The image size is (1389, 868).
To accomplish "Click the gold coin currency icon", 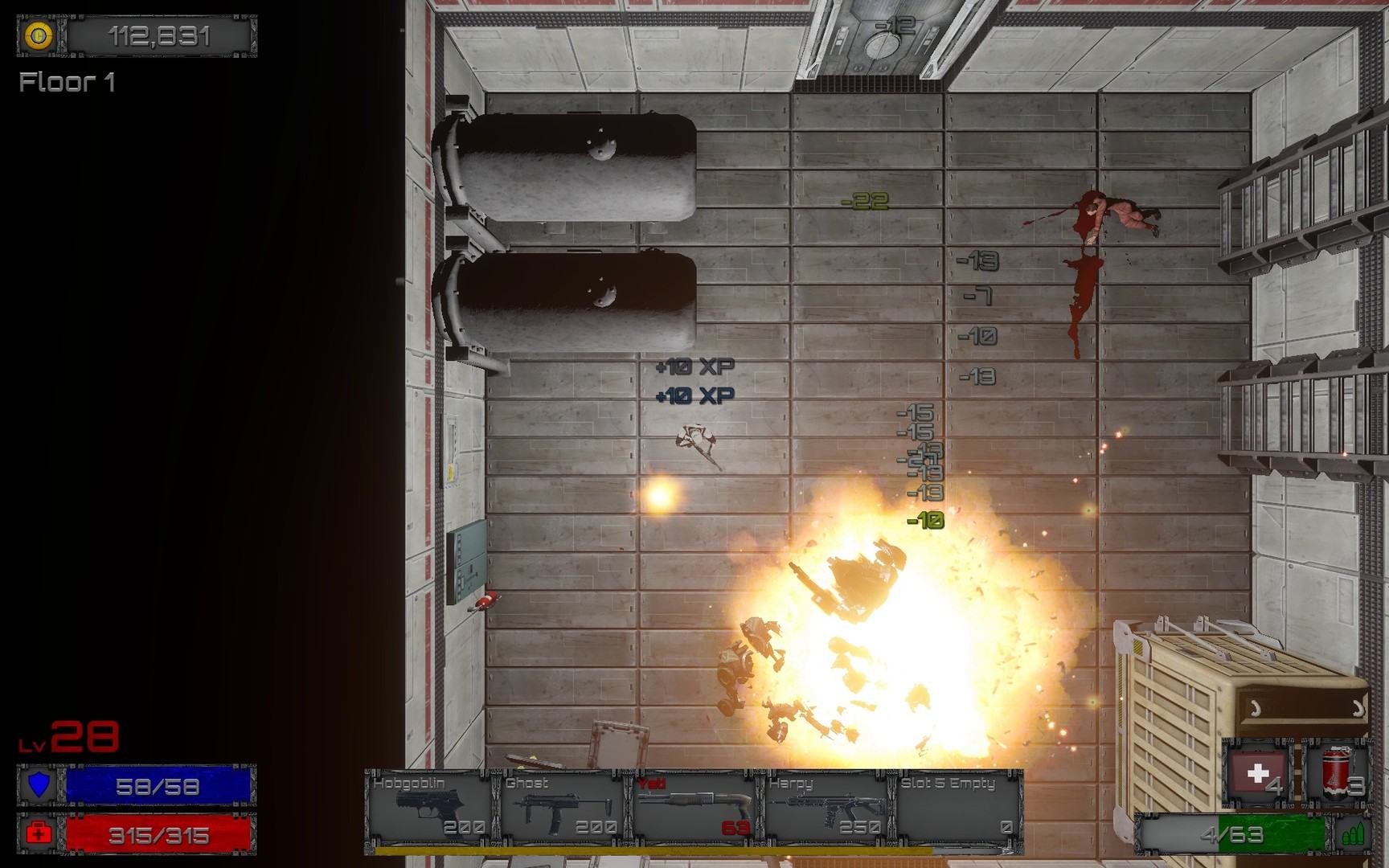I will pos(39,36).
